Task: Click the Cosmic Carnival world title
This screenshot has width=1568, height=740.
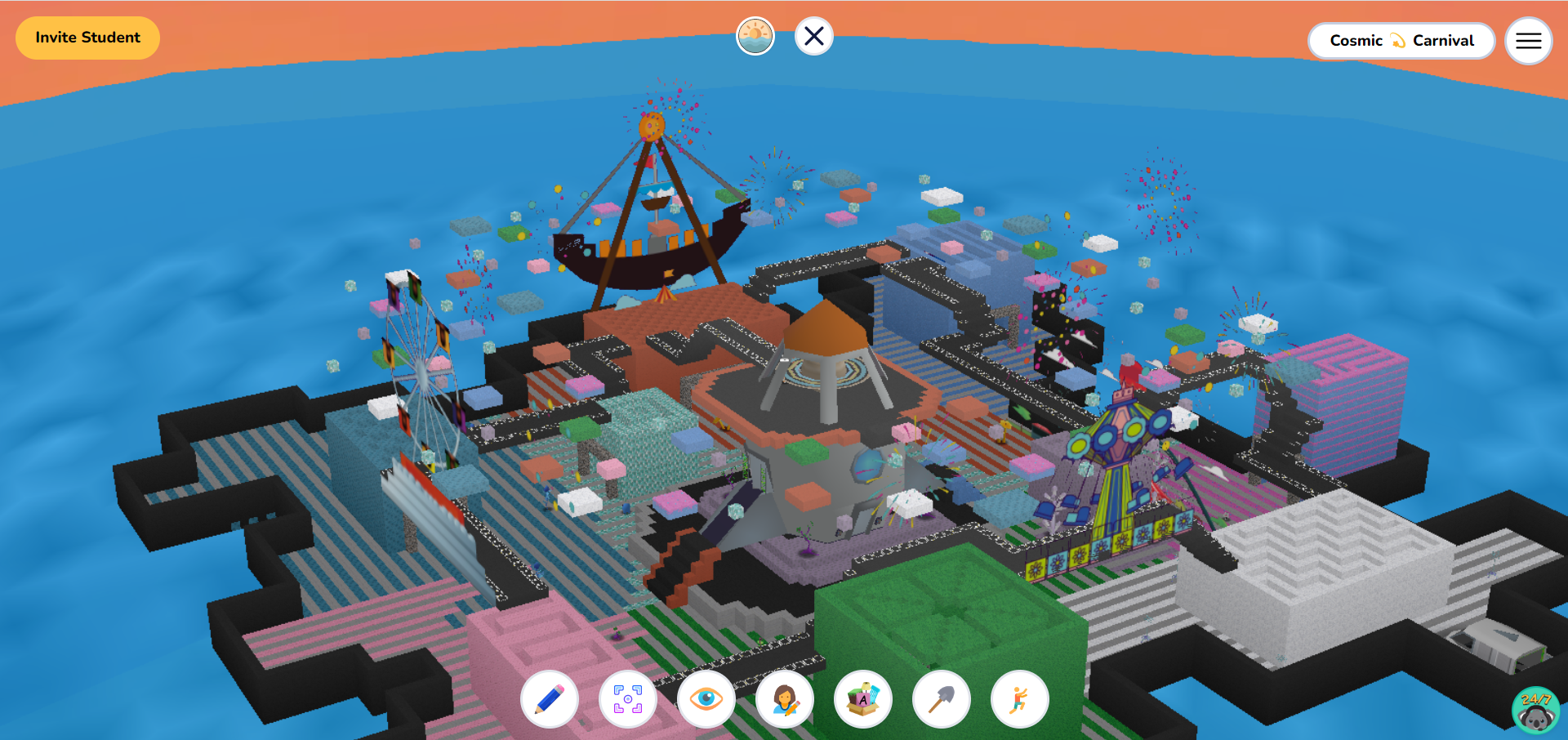Action: [1401, 40]
